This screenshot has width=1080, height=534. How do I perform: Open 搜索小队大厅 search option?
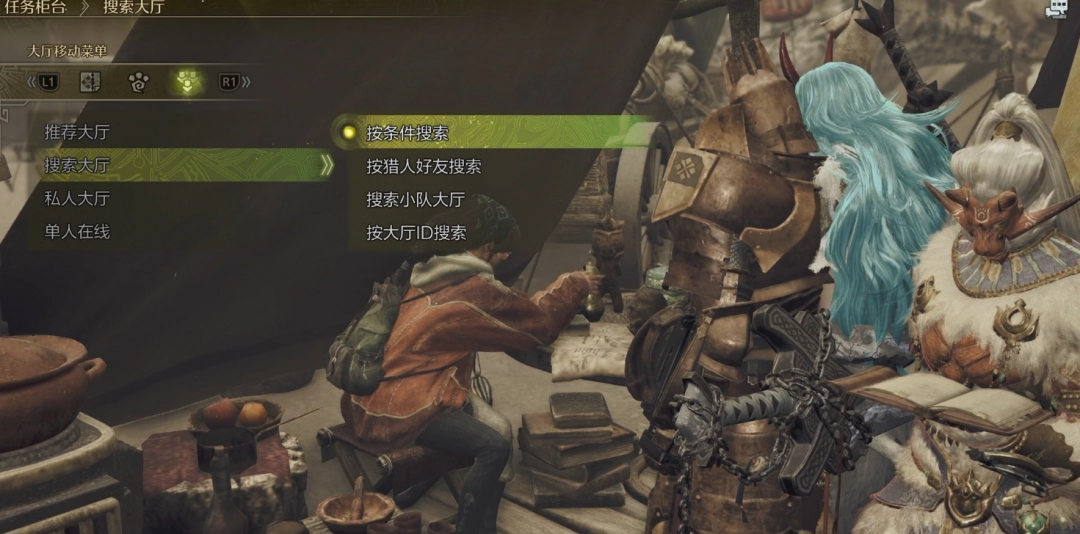point(415,199)
